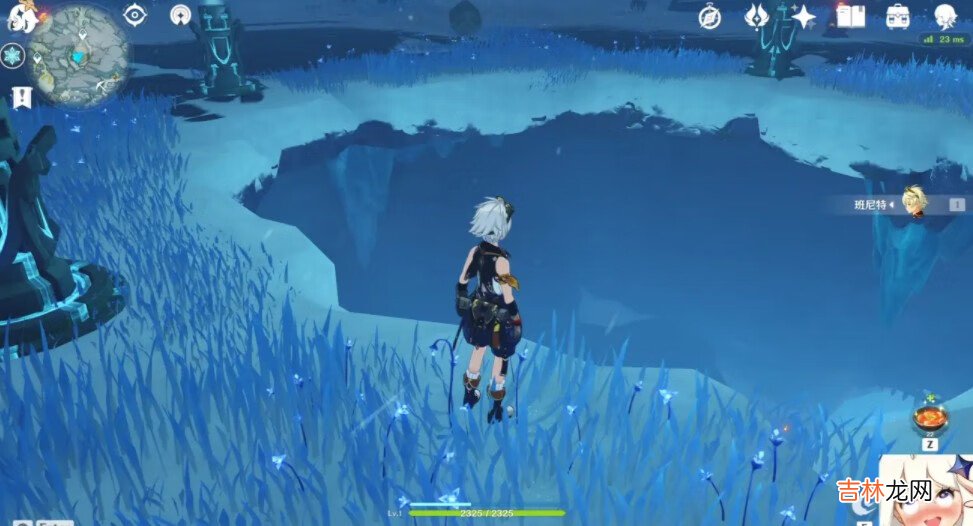Open the adventurer handbook book icon
The image size is (973, 526).
click(850, 16)
